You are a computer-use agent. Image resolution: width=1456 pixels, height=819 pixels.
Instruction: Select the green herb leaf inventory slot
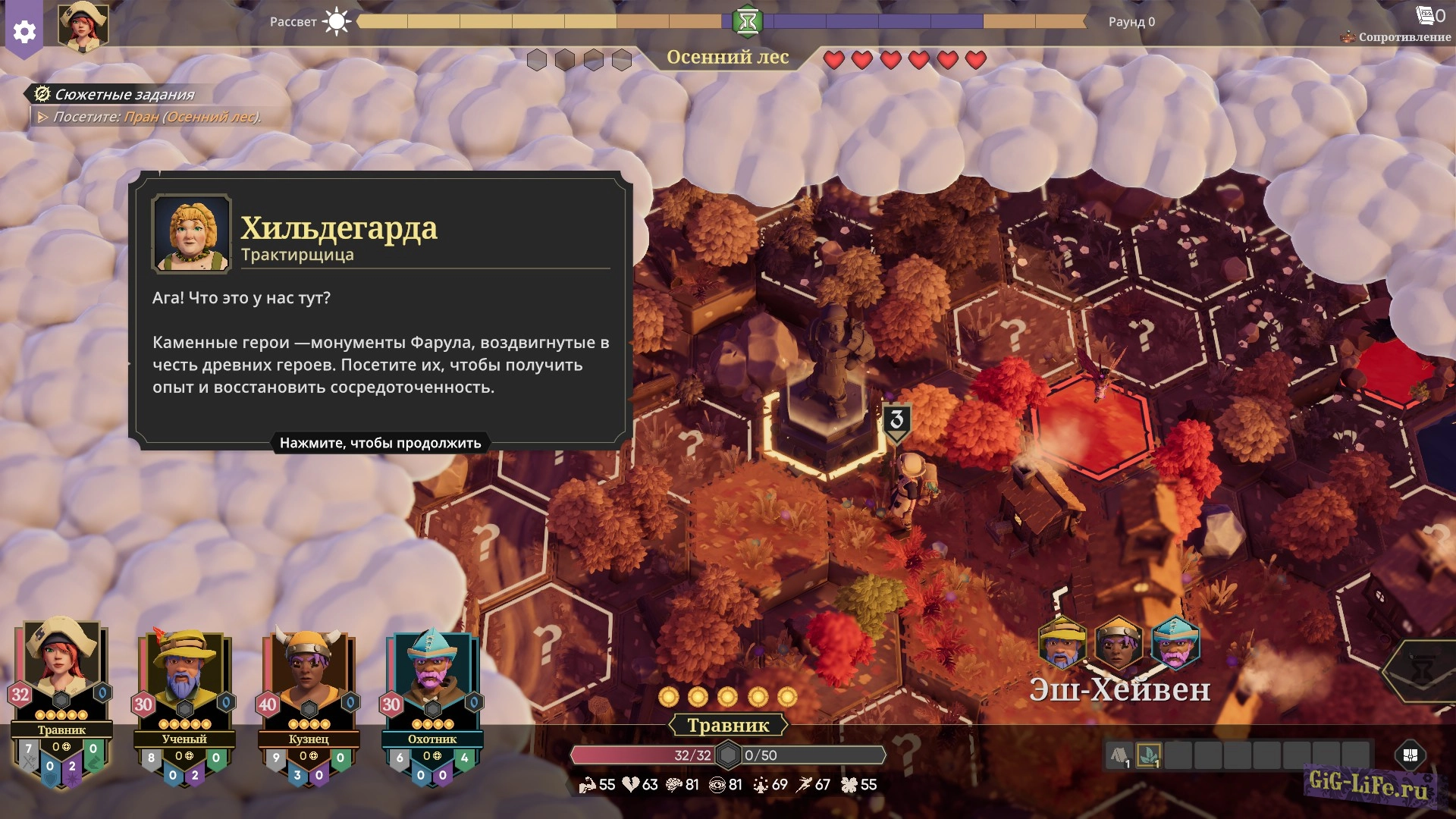(1149, 755)
